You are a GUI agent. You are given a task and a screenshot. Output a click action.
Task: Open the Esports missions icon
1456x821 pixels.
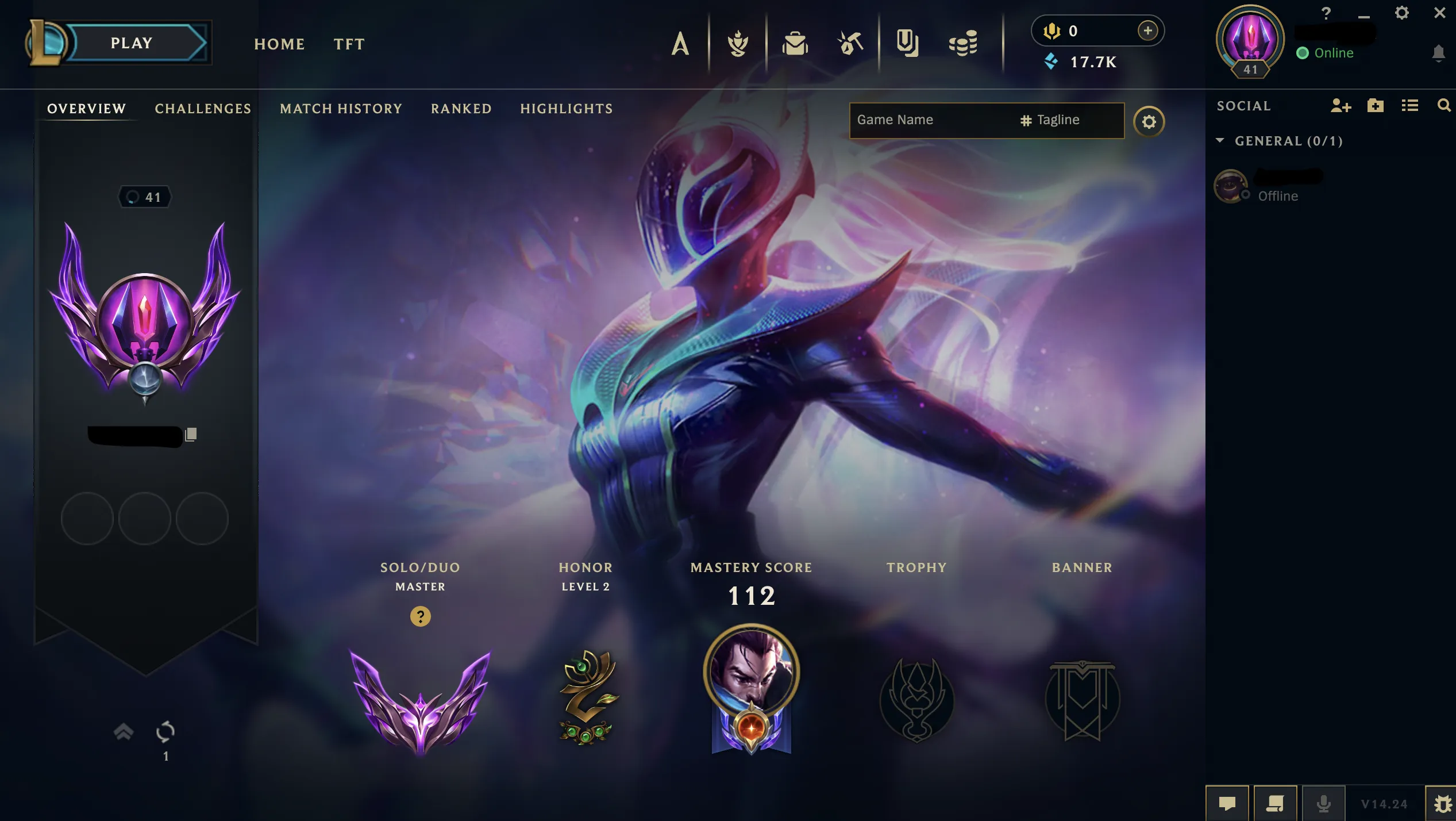tap(908, 42)
